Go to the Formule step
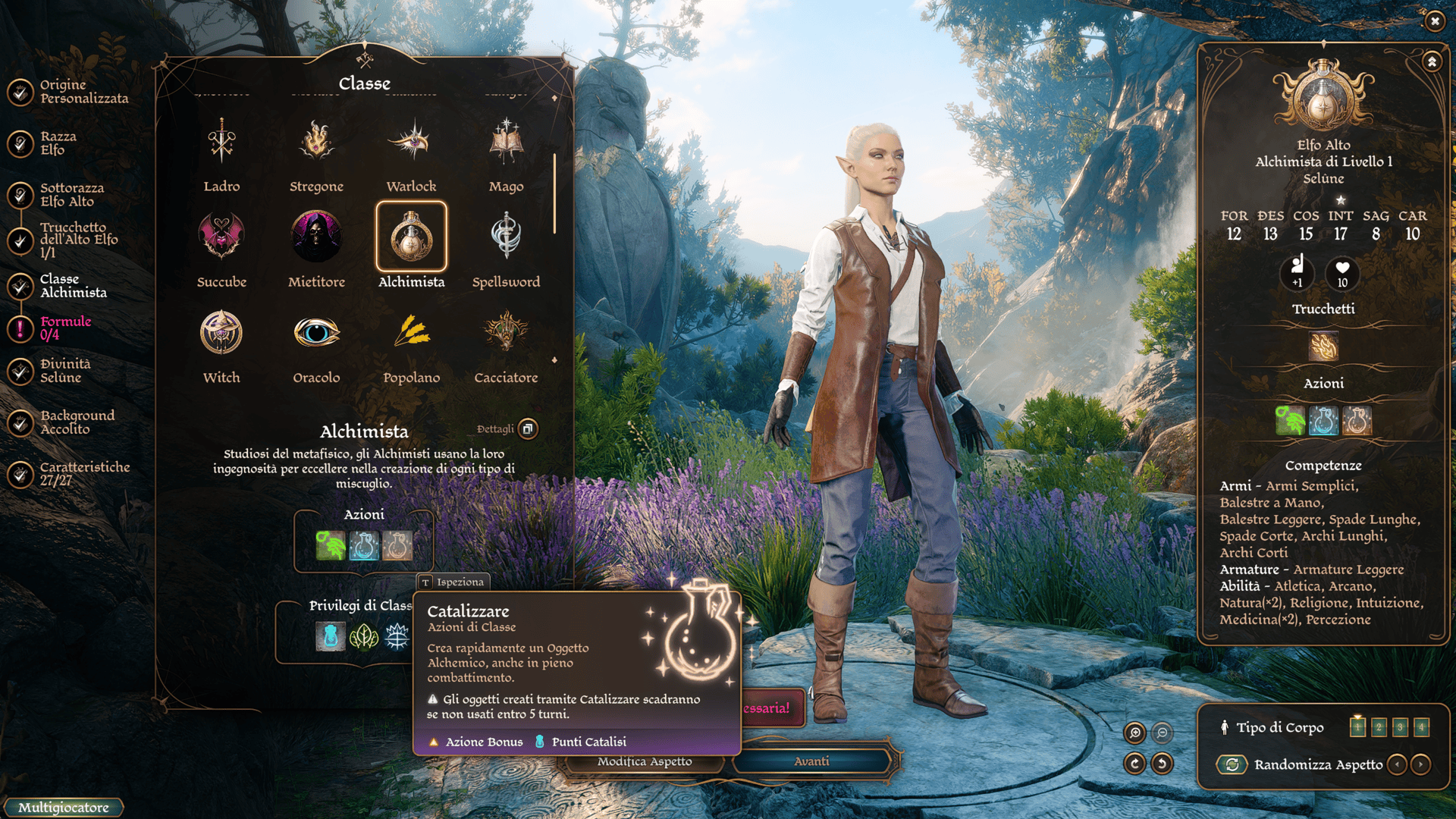Image resolution: width=1456 pixels, height=819 pixels. [x=64, y=328]
